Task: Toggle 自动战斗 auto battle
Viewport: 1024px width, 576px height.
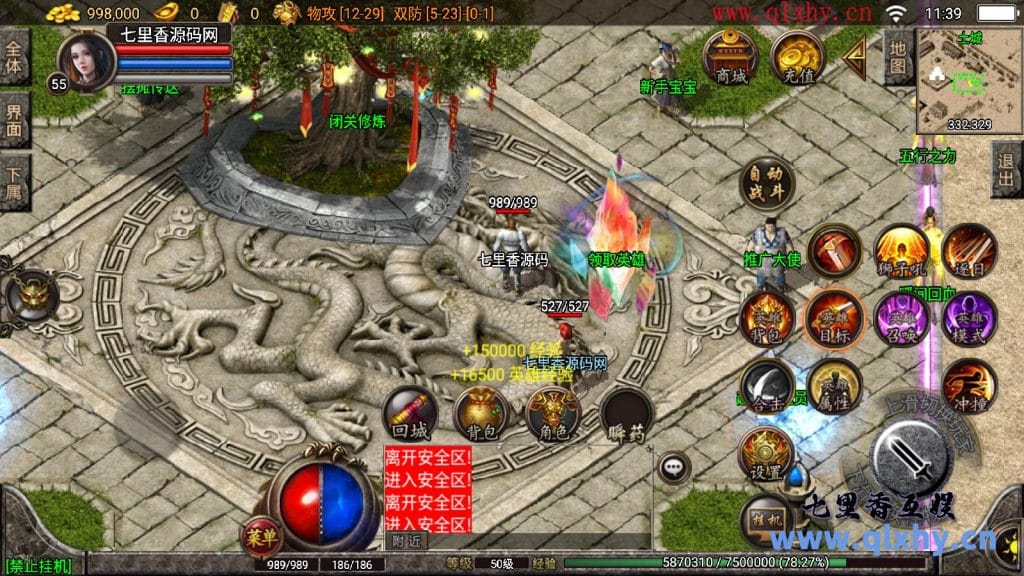Action: [767, 183]
